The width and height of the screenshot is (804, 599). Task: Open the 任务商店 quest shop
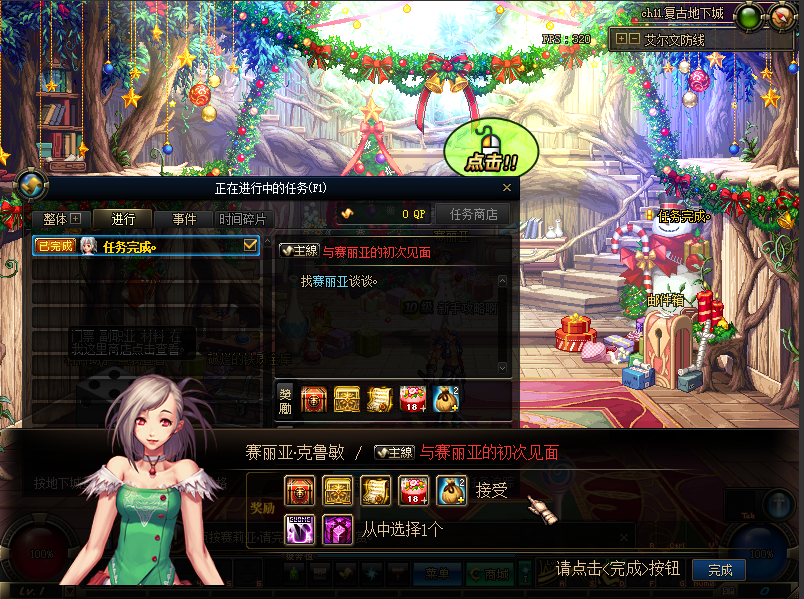tap(473, 214)
